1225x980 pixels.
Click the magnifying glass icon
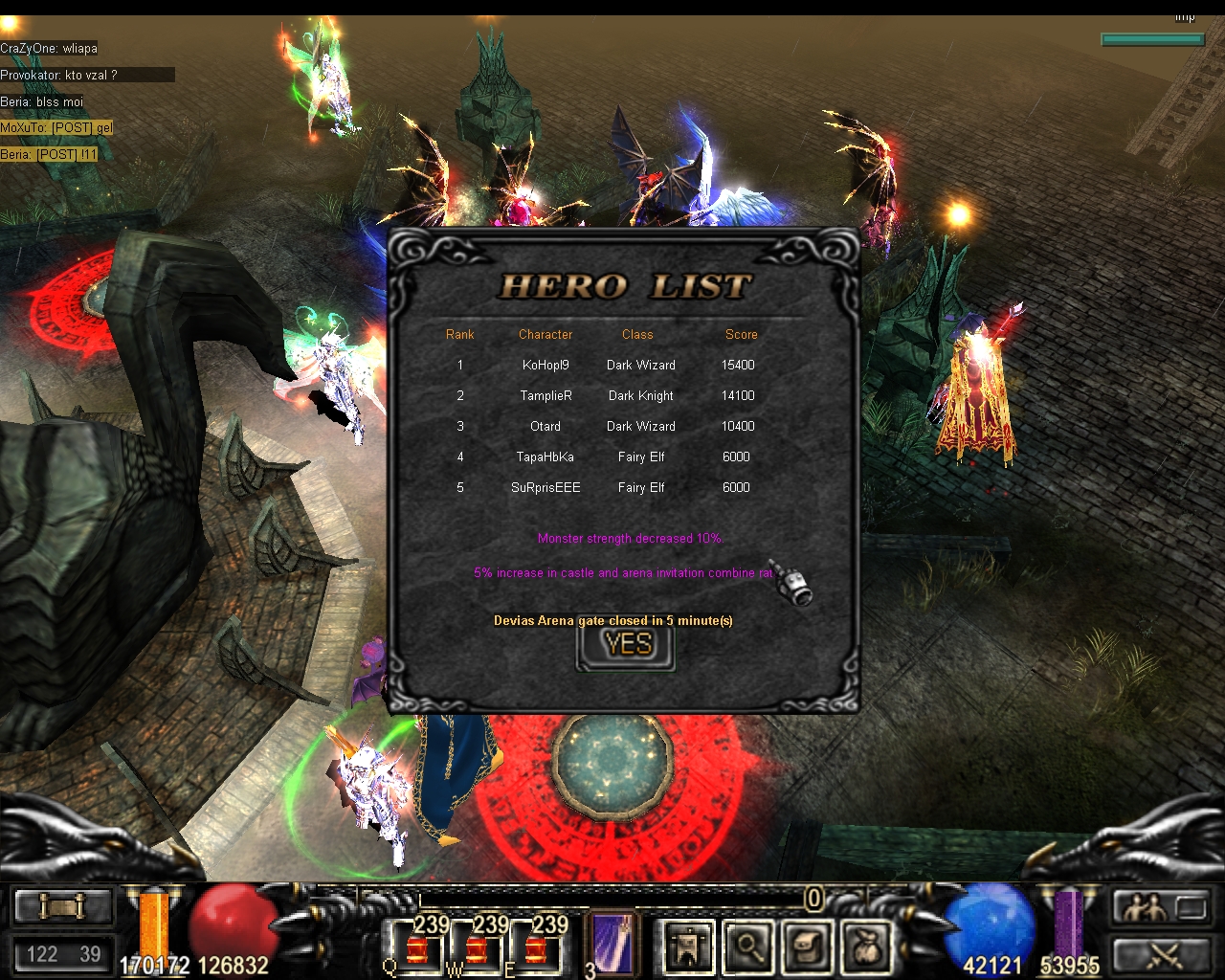coord(748,947)
